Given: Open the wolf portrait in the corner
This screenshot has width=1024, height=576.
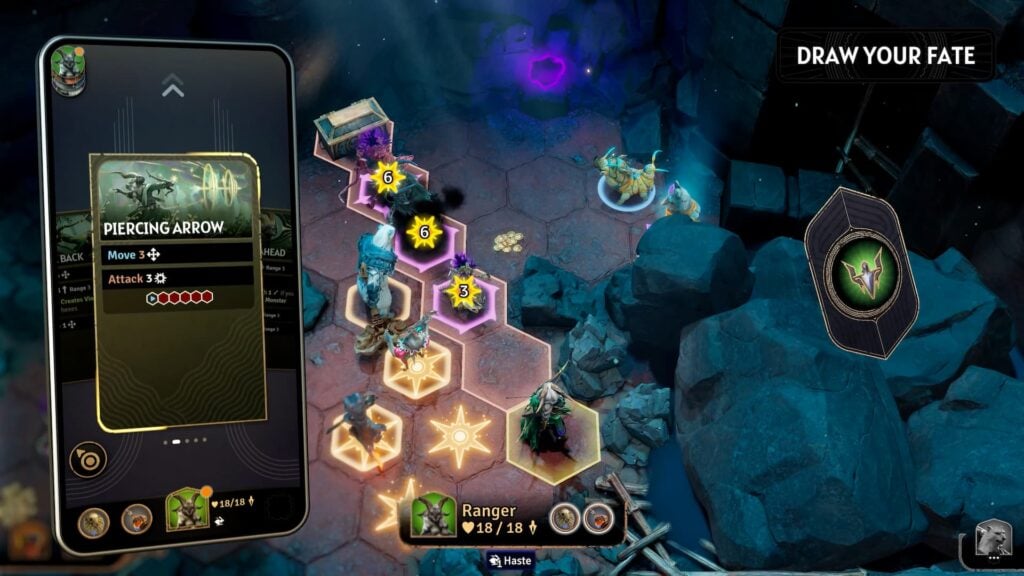Looking at the screenshot, I should click(x=994, y=541).
